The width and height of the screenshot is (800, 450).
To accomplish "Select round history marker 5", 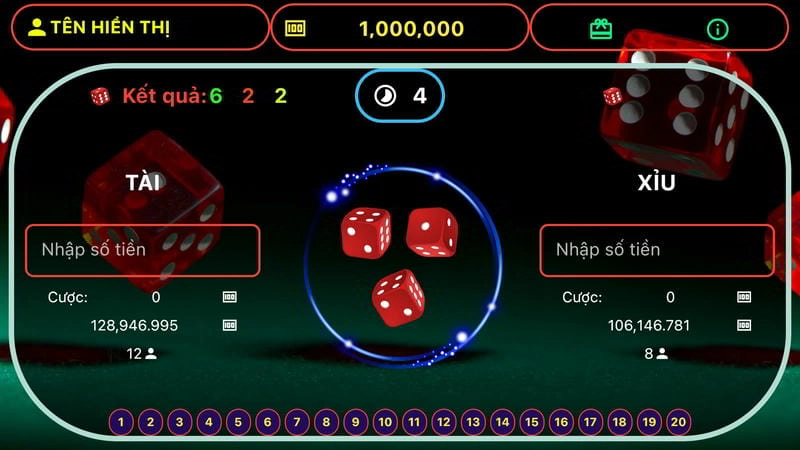I will (238, 423).
